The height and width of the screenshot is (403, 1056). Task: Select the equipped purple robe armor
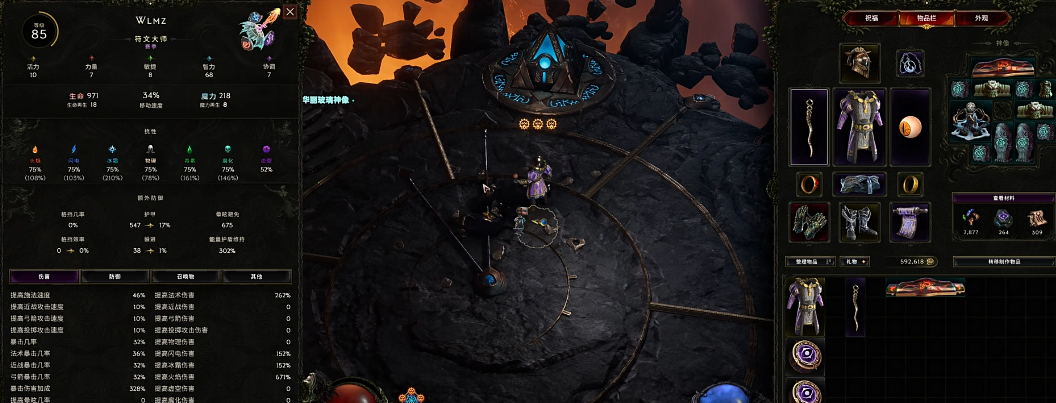click(858, 125)
